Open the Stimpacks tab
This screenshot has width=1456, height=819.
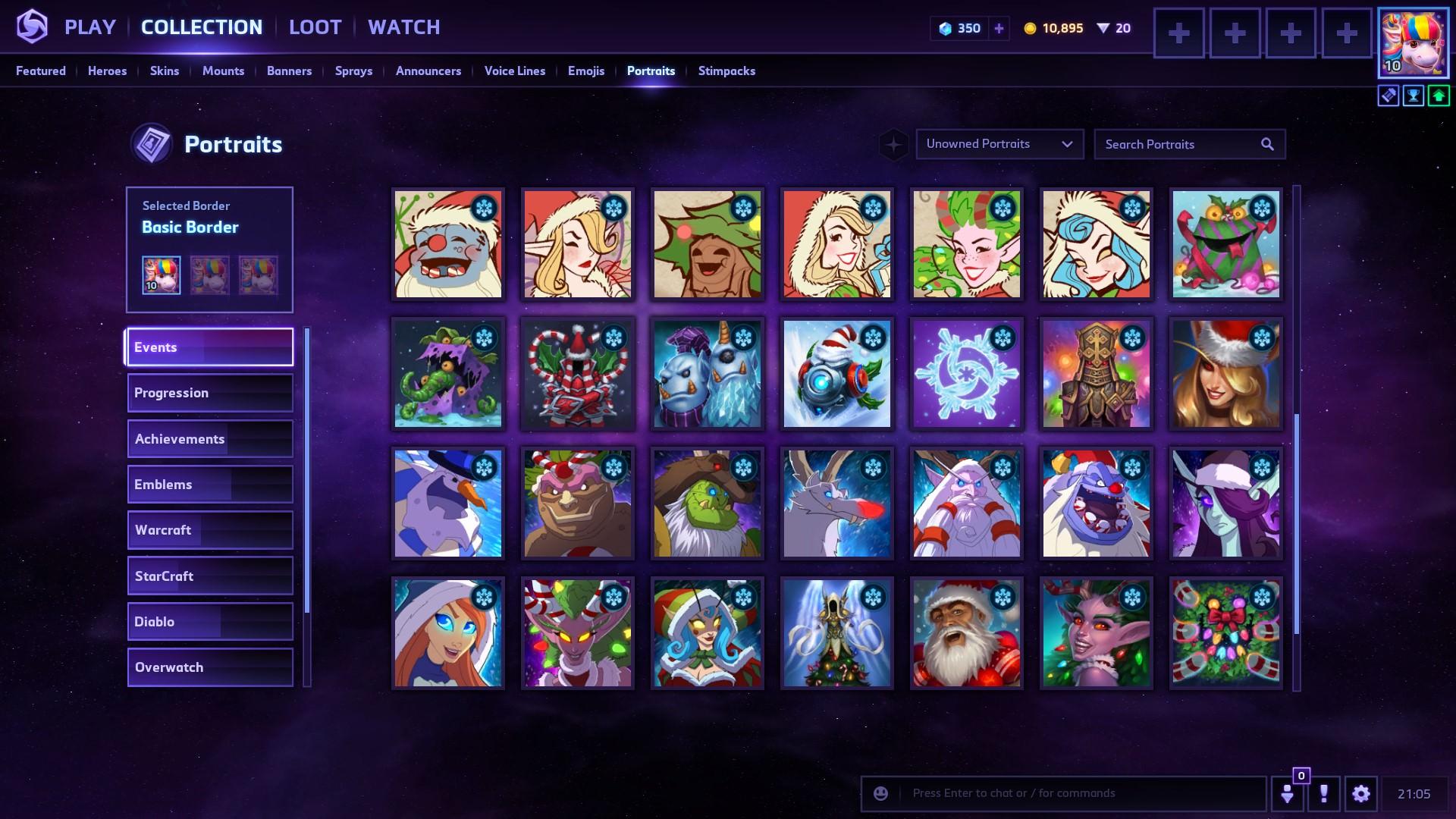pyautogui.click(x=726, y=71)
